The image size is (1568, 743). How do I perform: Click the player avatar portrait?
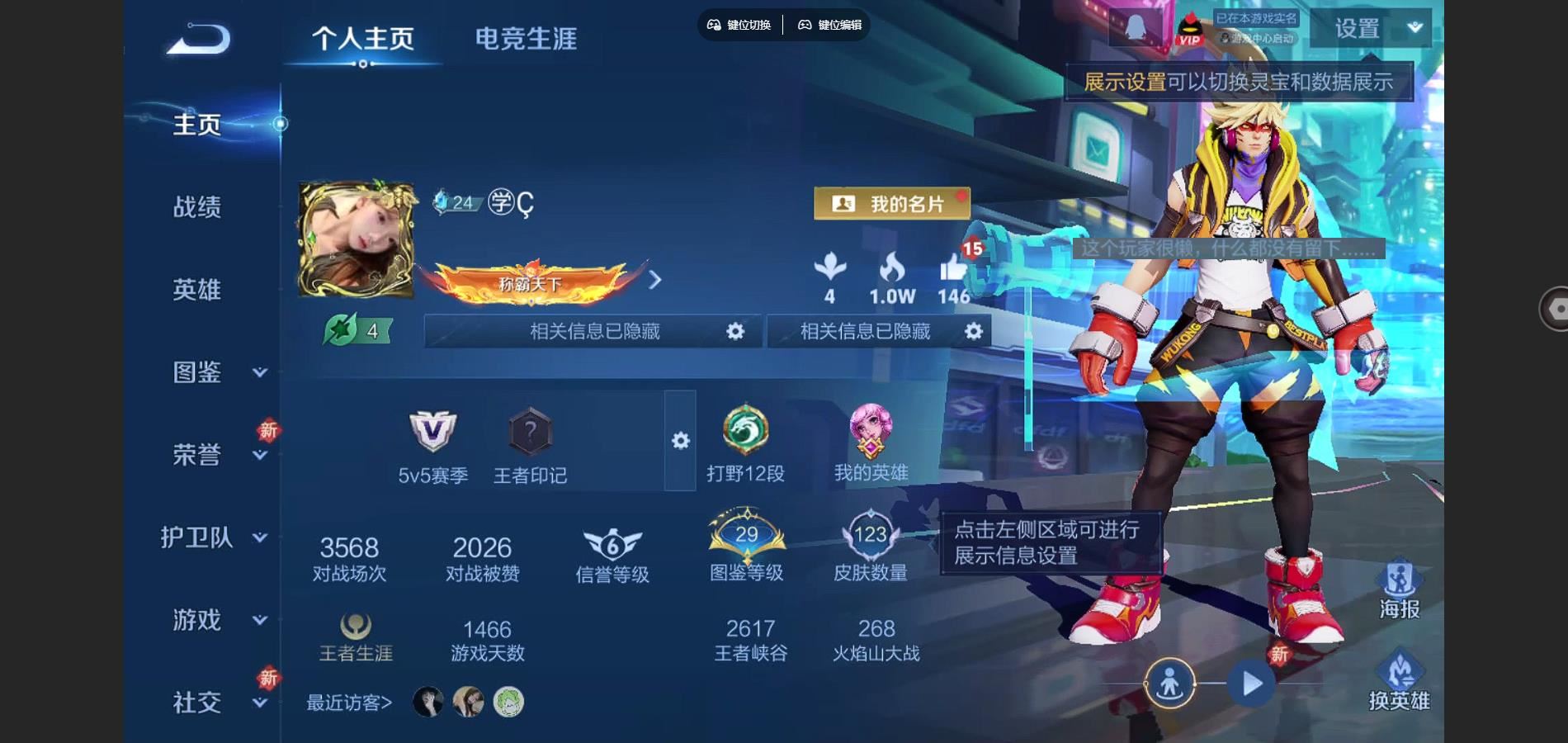357,239
